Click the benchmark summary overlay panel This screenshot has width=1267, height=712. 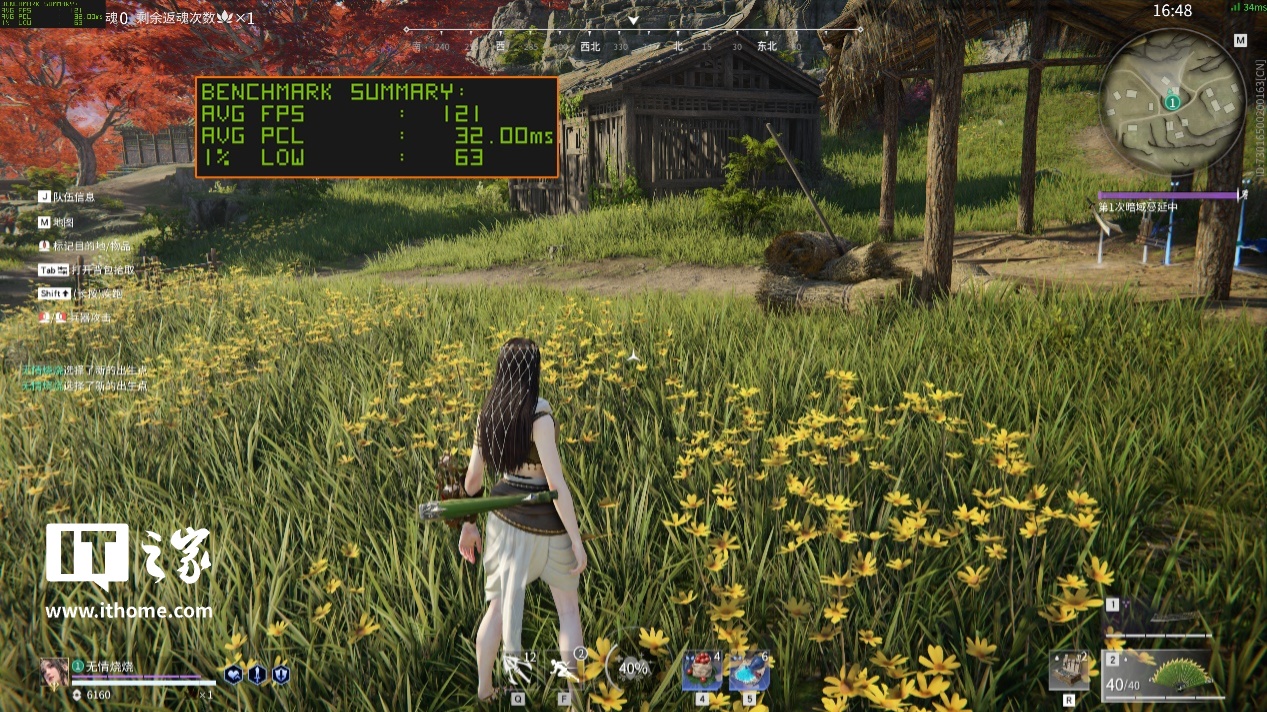[376, 127]
